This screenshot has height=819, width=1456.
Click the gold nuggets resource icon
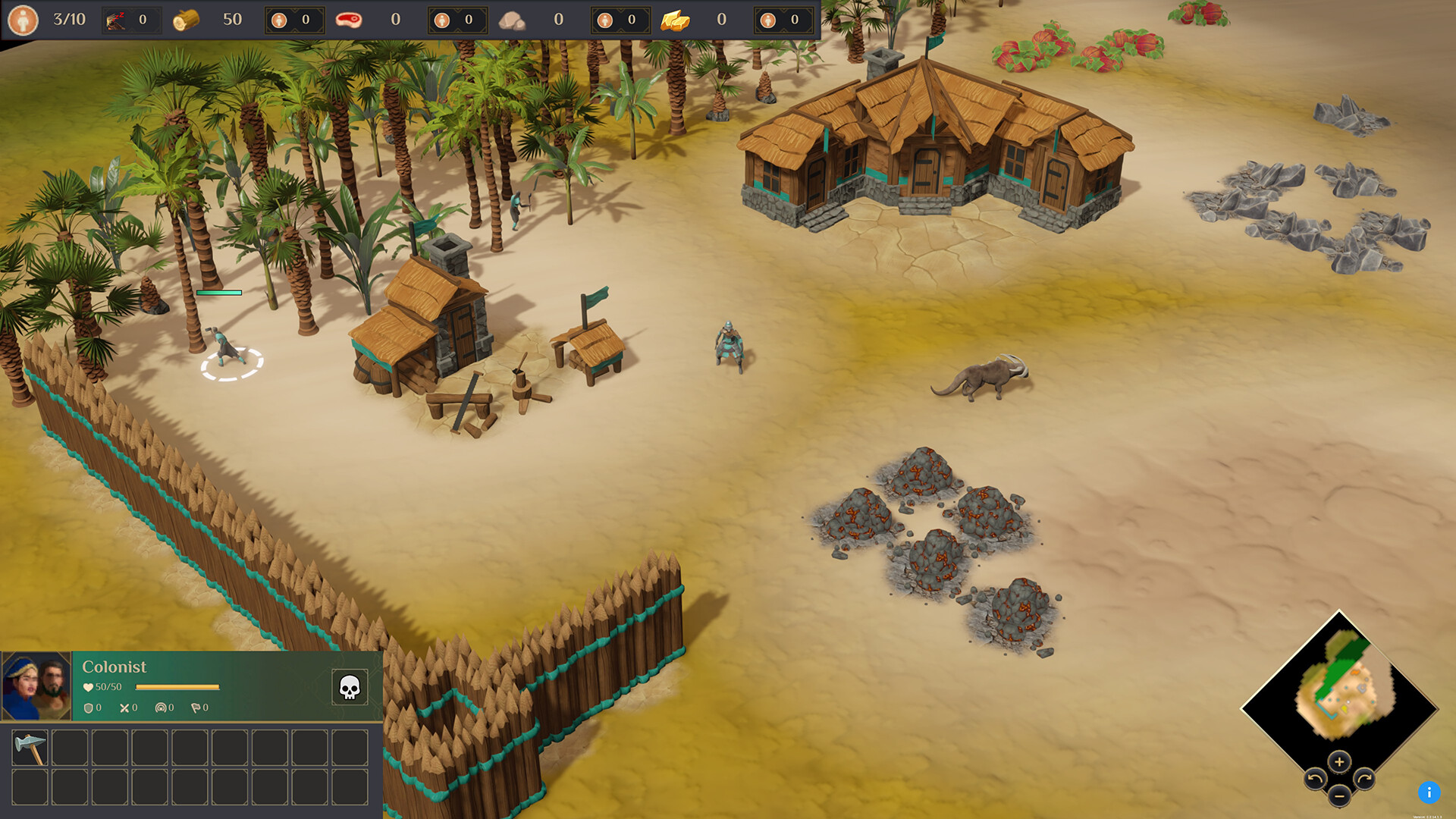tap(673, 20)
